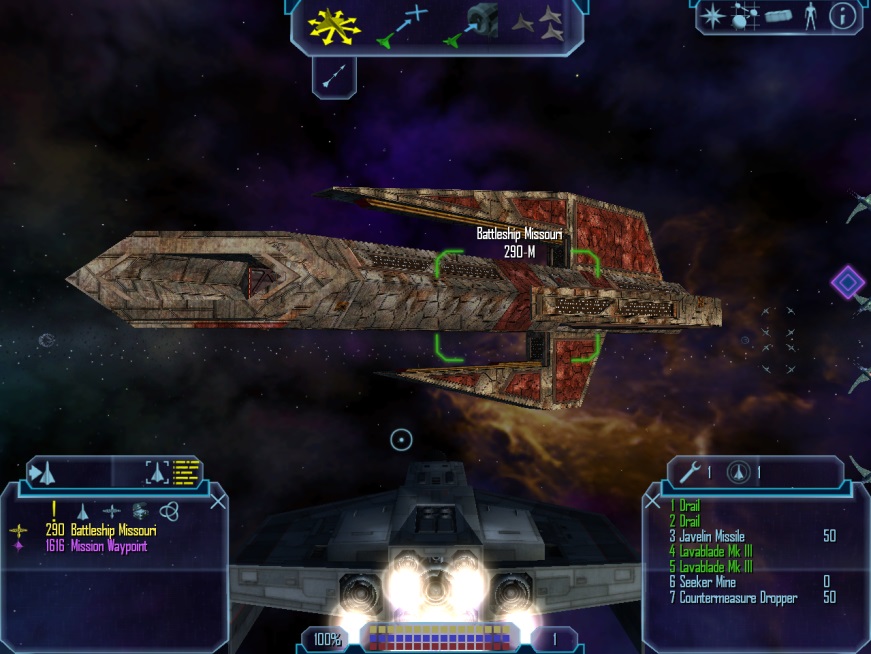Filter contacts by the loot crate icon
The image size is (871, 654).
point(140,510)
